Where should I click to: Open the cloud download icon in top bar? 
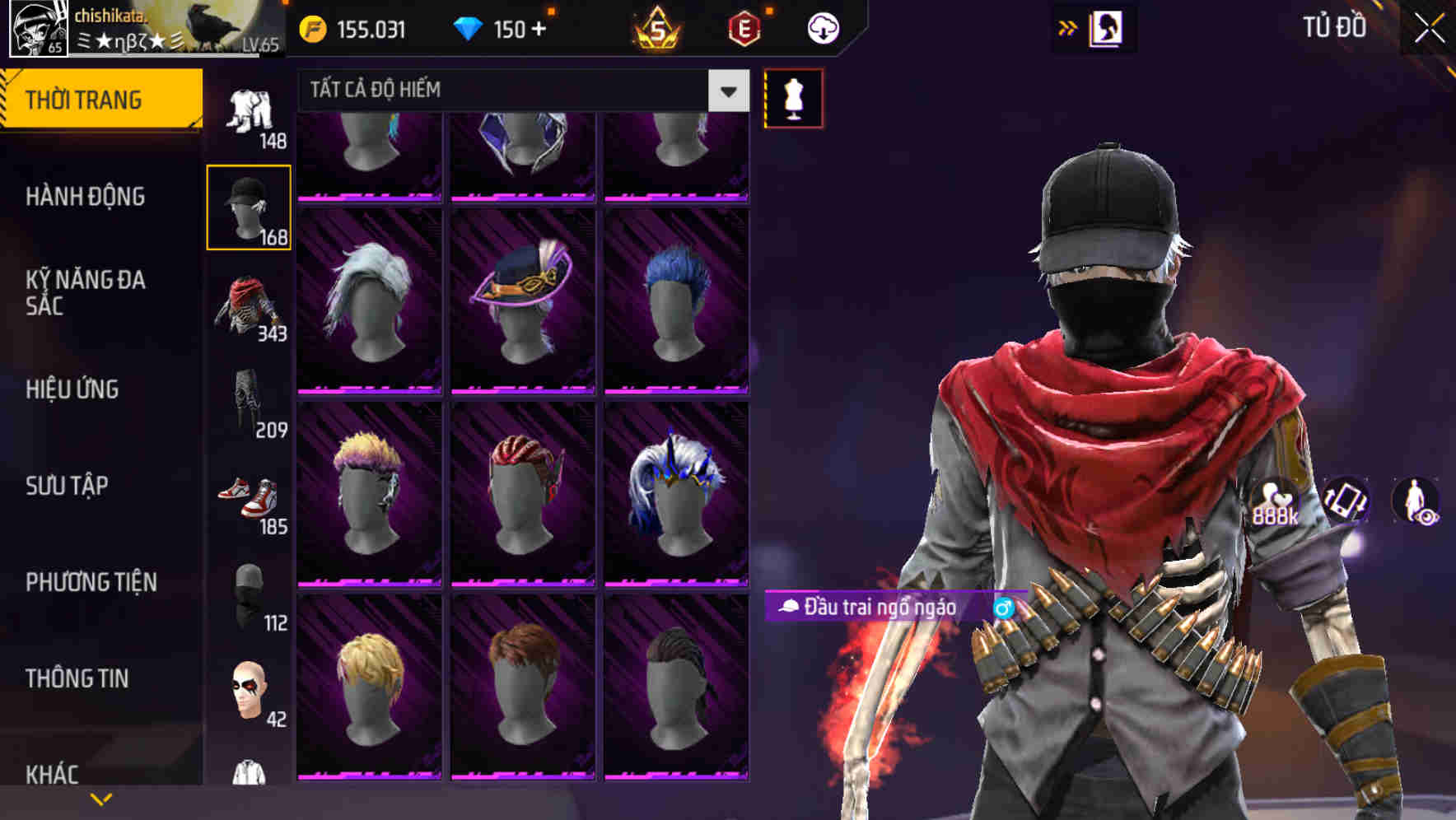[821, 27]
